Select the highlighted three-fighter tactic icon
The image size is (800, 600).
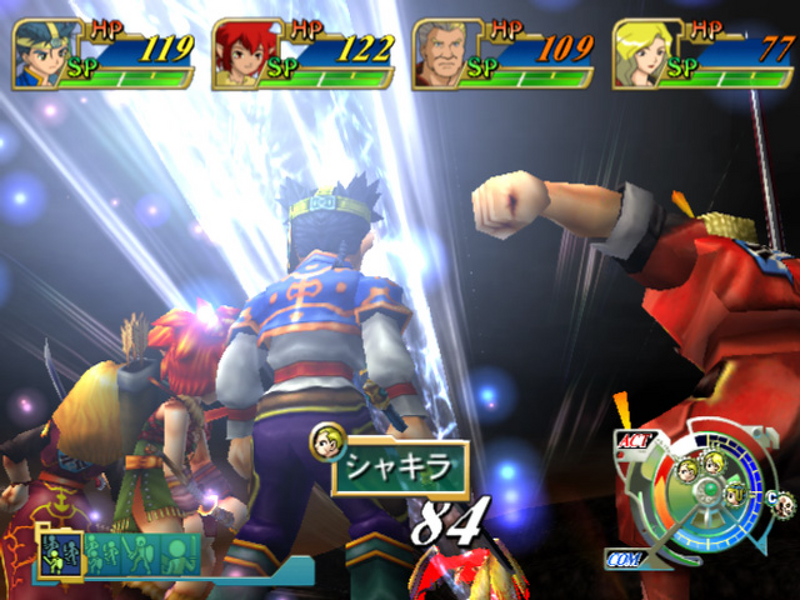[60, 552]
